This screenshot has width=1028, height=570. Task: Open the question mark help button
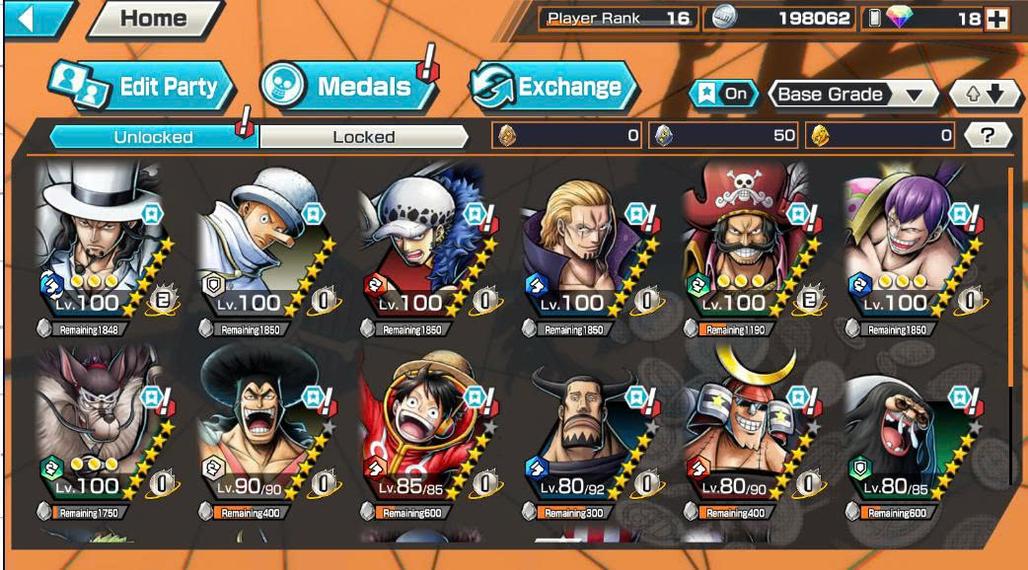point(988,136)
